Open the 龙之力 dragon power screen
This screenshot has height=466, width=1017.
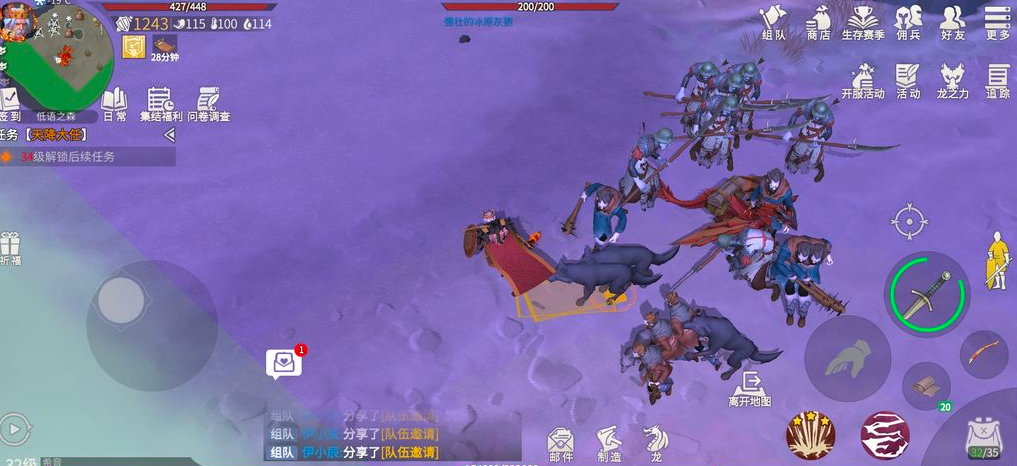click(x=953, y=80)
